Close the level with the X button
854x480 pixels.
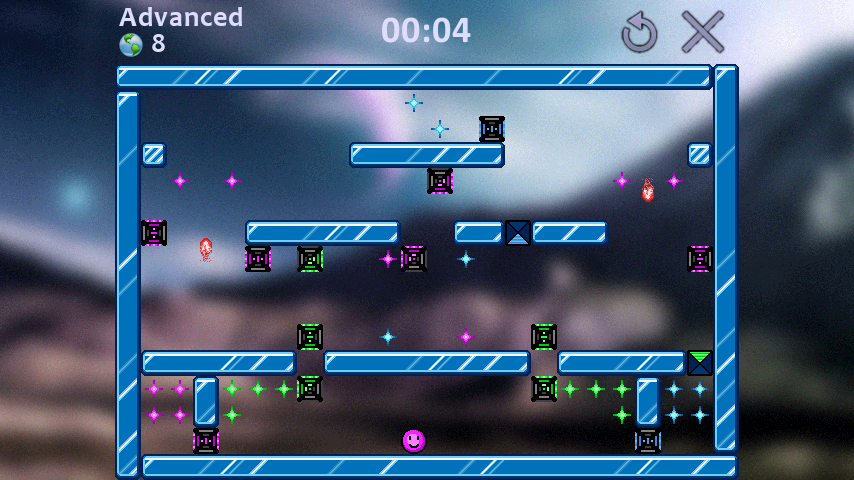coord(702,32)
